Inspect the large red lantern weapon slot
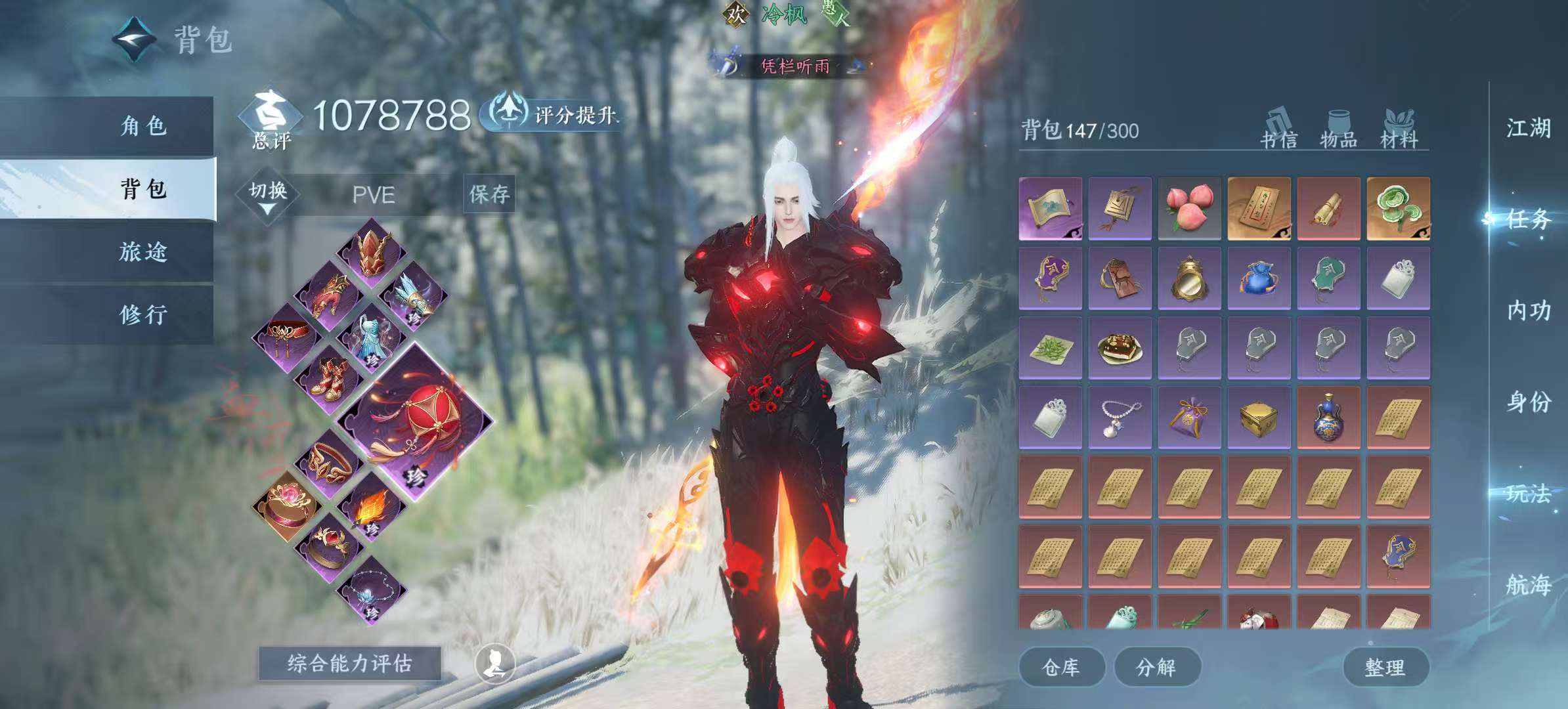The height and width of the screenshot is (709, 1568). click(415, 422)
